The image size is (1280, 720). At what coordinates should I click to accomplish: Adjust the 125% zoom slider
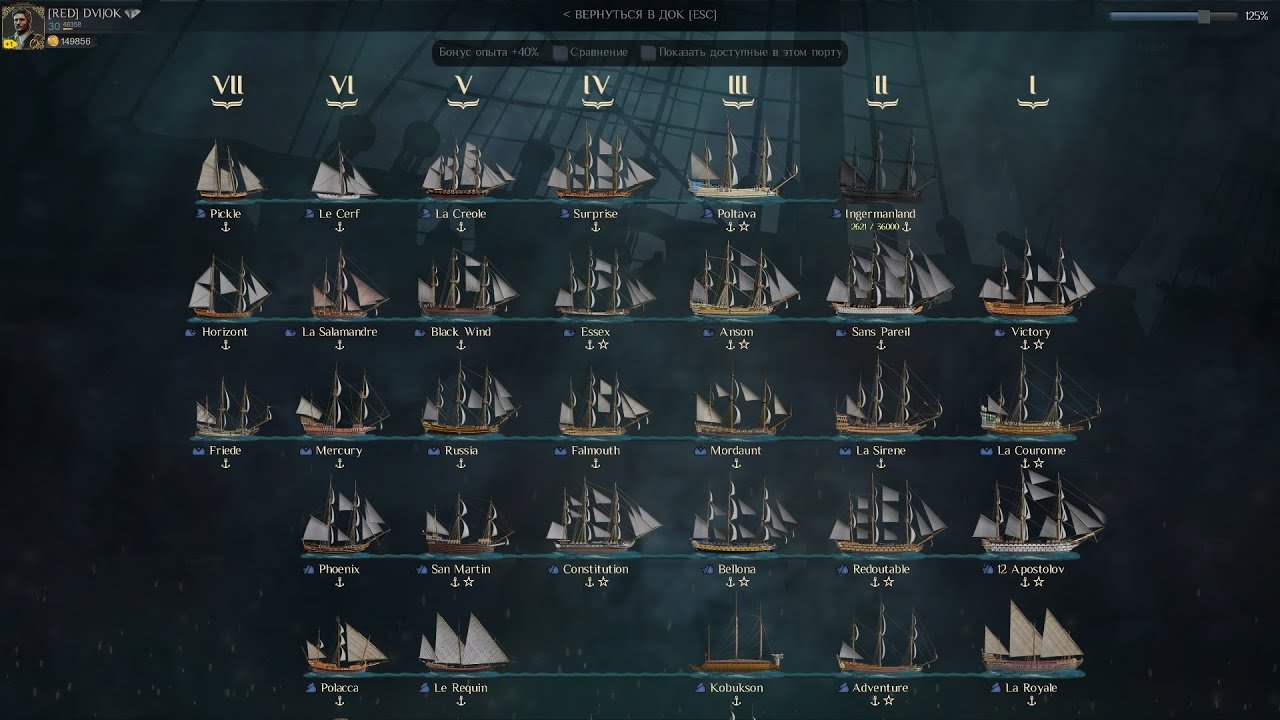(x=1203, y=16)
